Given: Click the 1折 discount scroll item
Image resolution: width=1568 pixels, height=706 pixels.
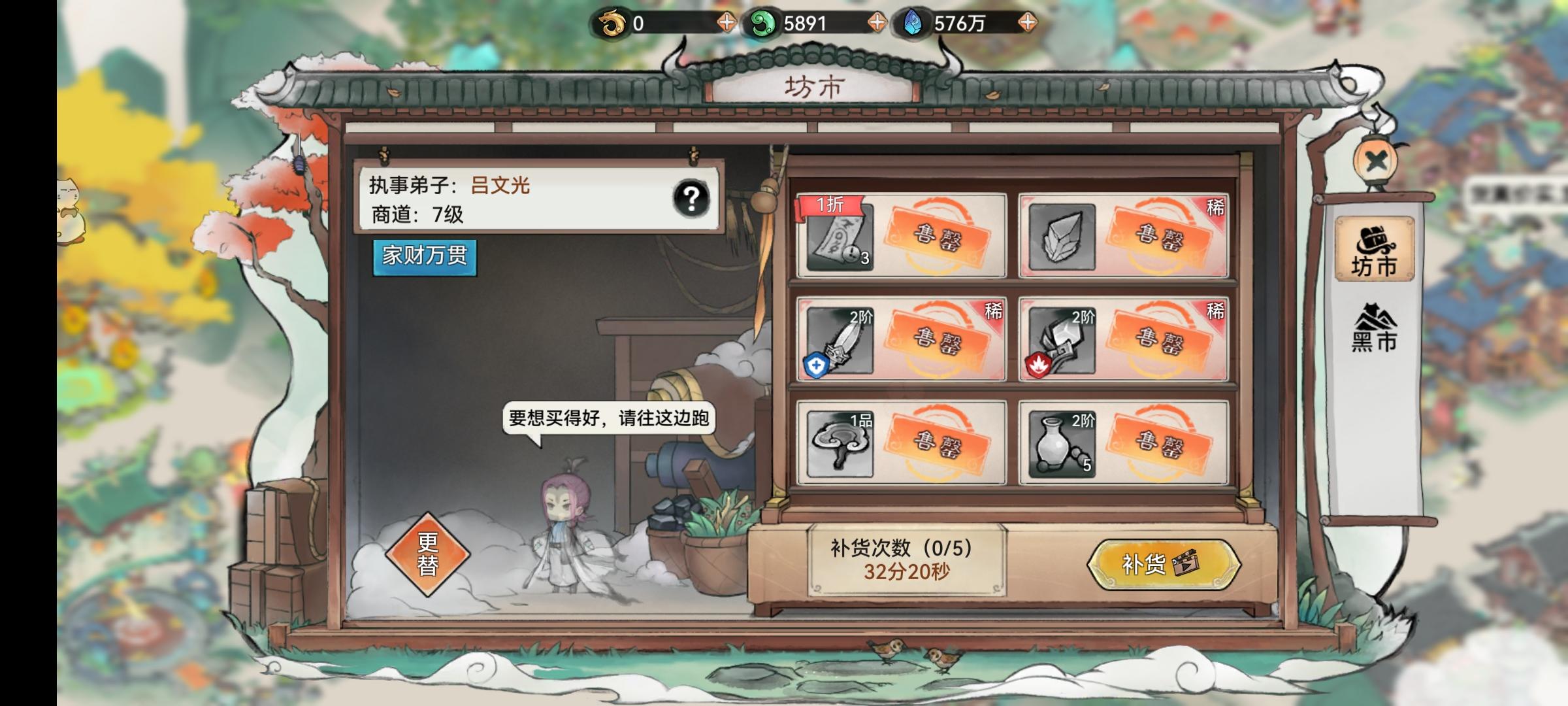Looking at the screenshot, I should point(837,239).
